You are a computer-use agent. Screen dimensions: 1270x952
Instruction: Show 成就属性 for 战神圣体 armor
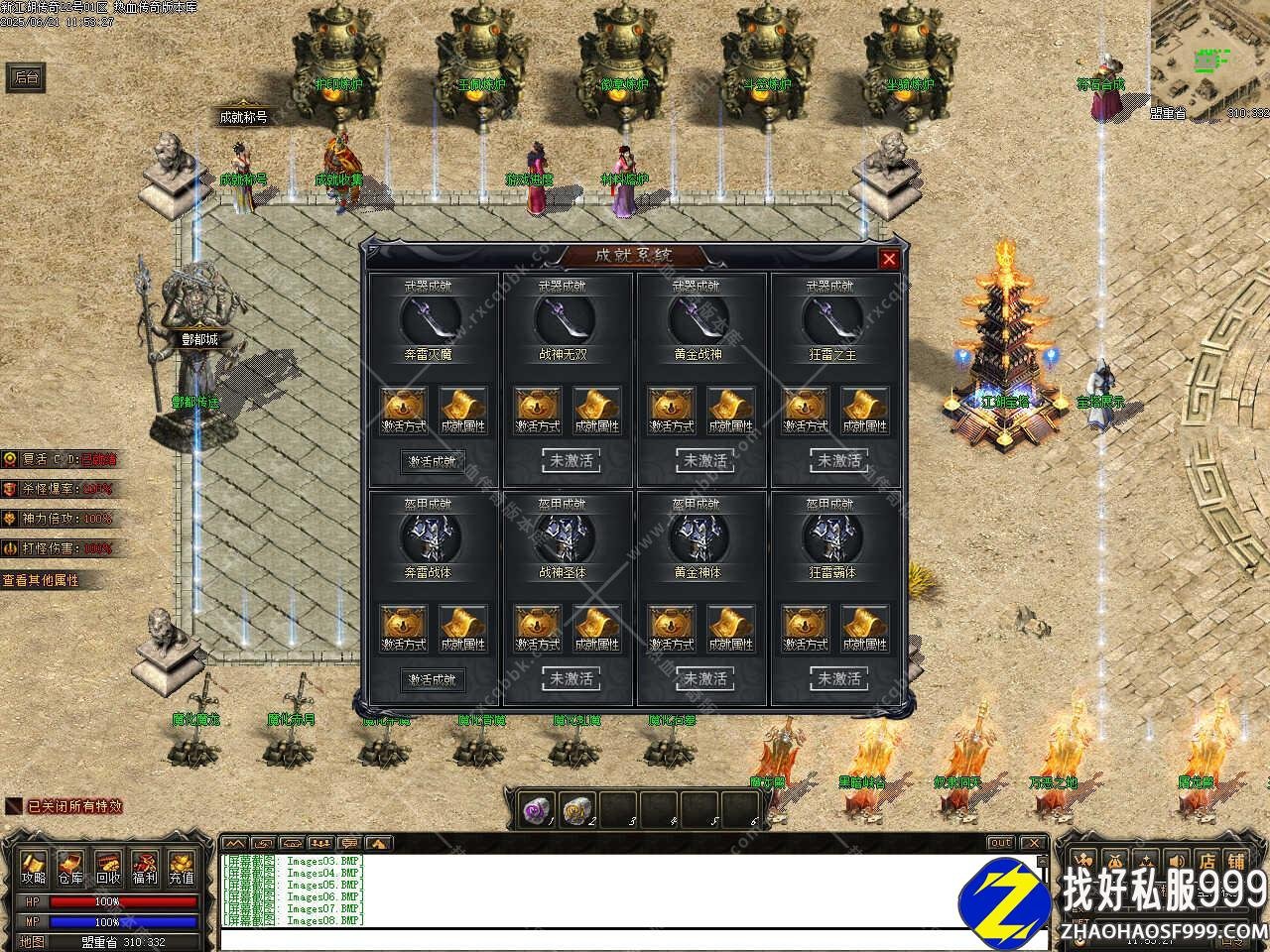click(596, 629)
